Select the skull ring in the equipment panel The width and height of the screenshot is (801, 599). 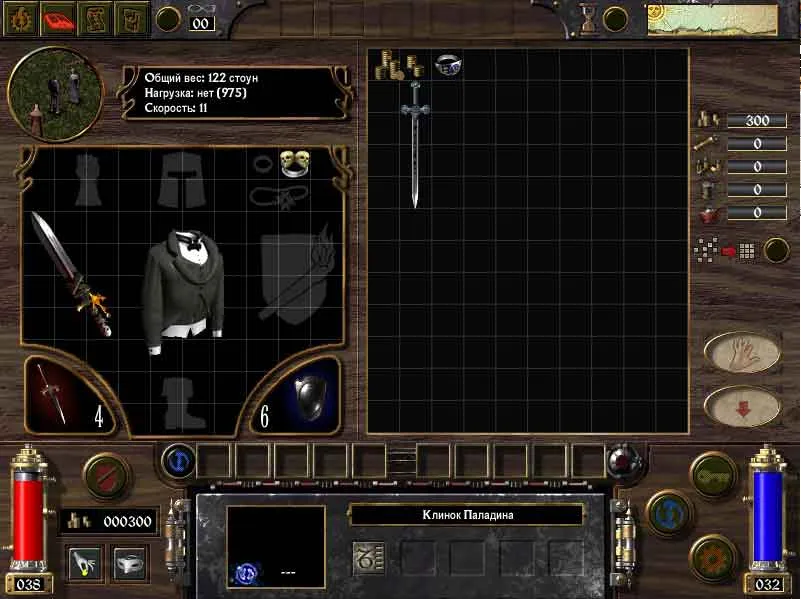pyautogui.click(x=292, y=161)
